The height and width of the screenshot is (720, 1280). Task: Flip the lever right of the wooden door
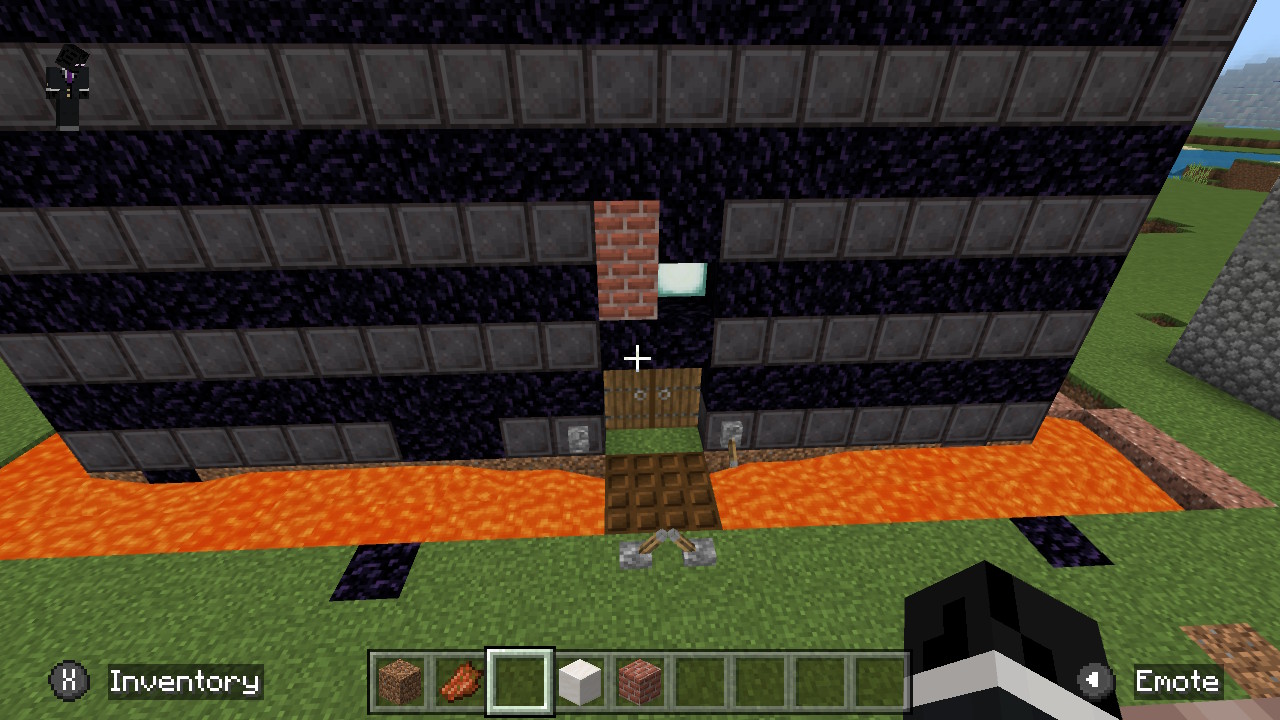(731, 438)
